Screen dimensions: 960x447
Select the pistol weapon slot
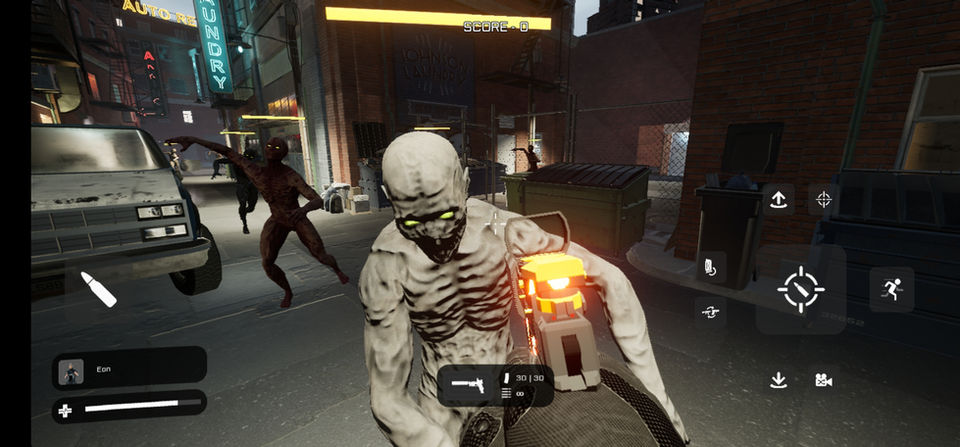point(468,383)
